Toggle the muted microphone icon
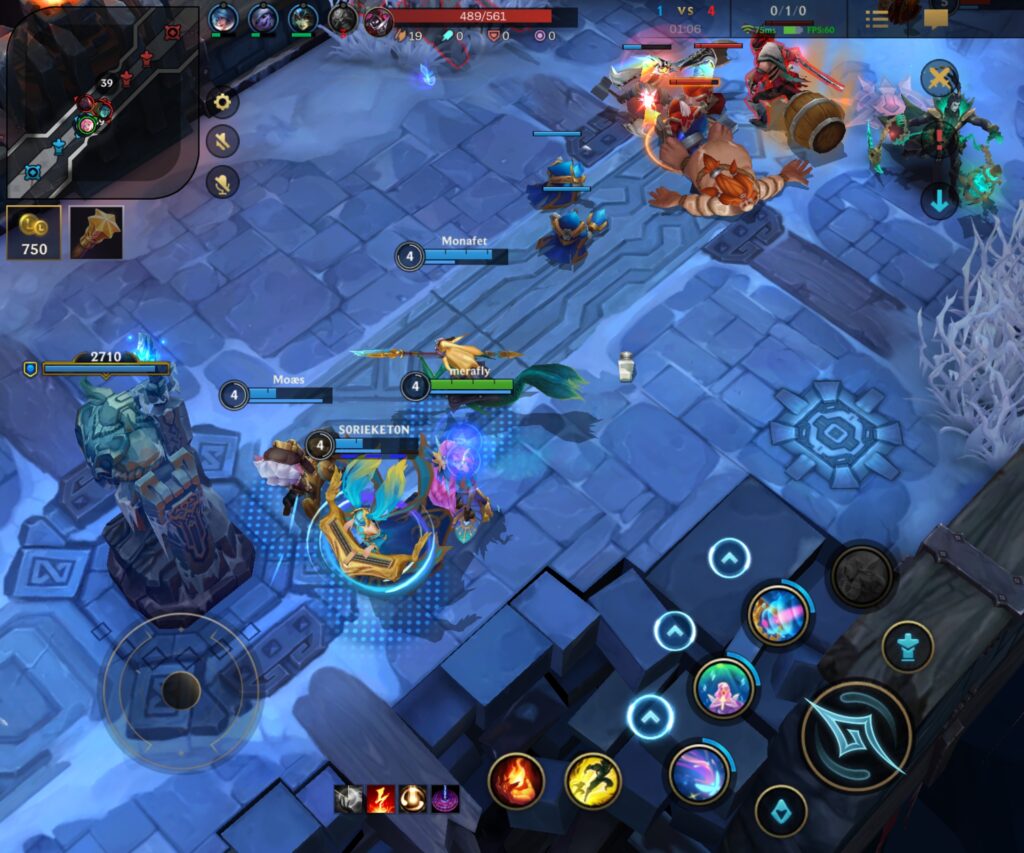The height and width of the screenshot is (853, 1024). [222, 182]
